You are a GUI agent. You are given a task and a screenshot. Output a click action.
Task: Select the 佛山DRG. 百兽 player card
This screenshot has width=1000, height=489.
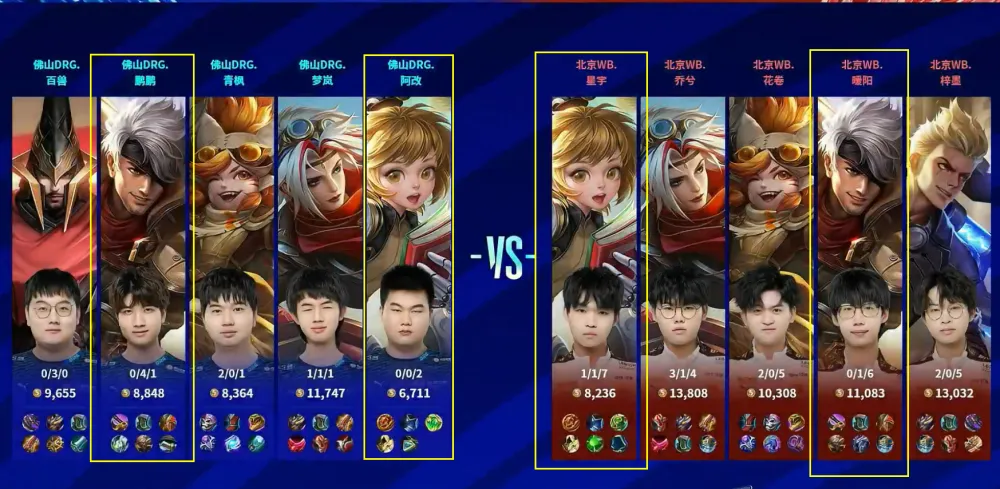50,260
